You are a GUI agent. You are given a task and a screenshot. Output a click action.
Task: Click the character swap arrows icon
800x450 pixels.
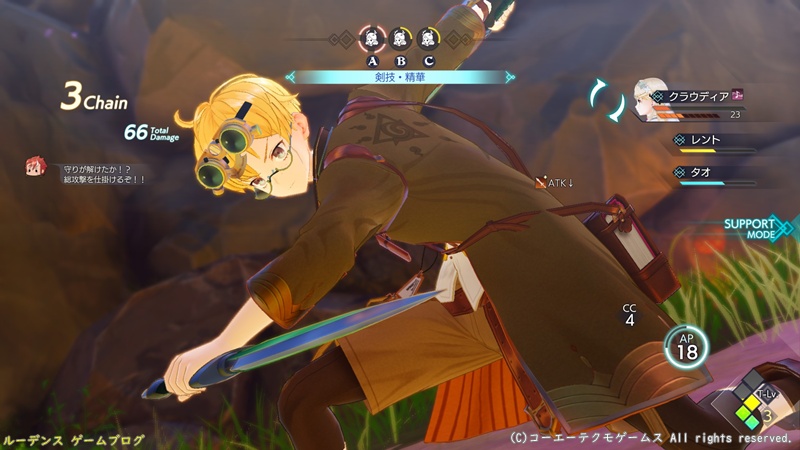604,98
